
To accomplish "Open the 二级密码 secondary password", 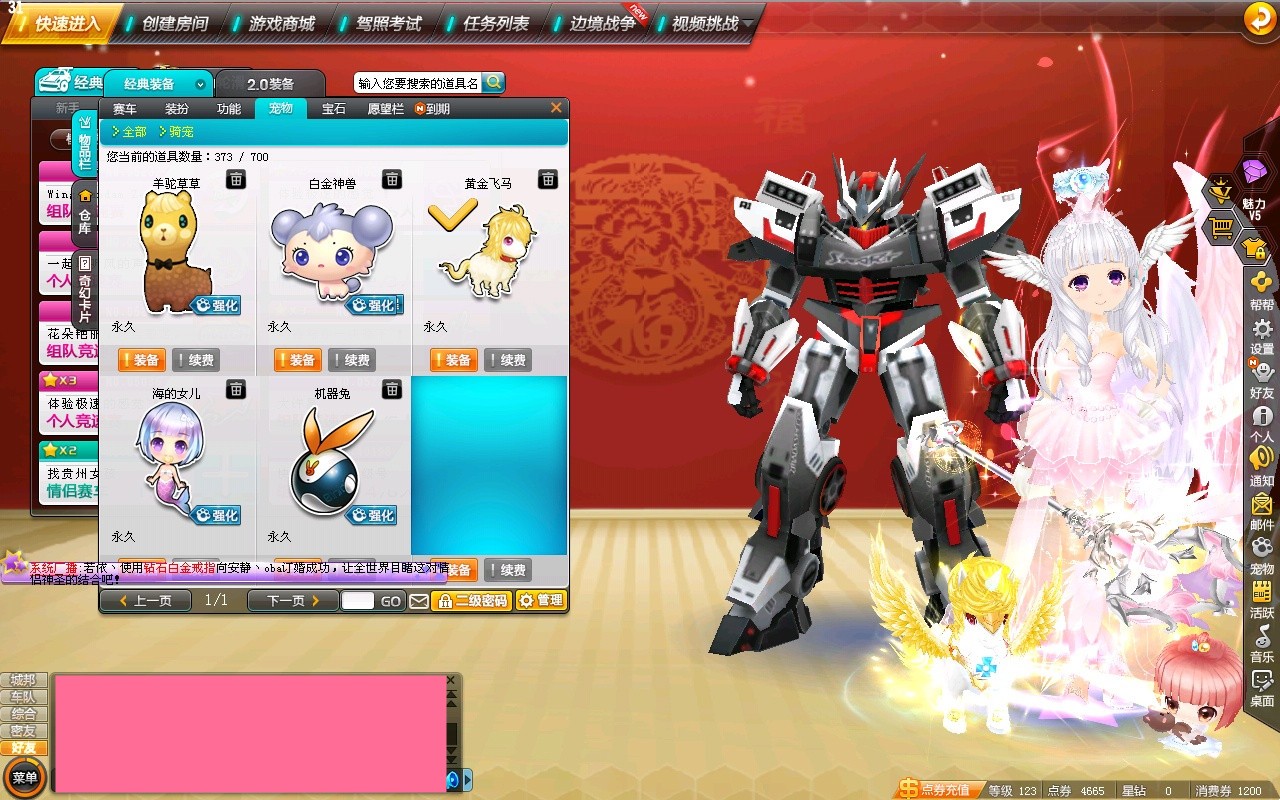I will coord(472,601).
